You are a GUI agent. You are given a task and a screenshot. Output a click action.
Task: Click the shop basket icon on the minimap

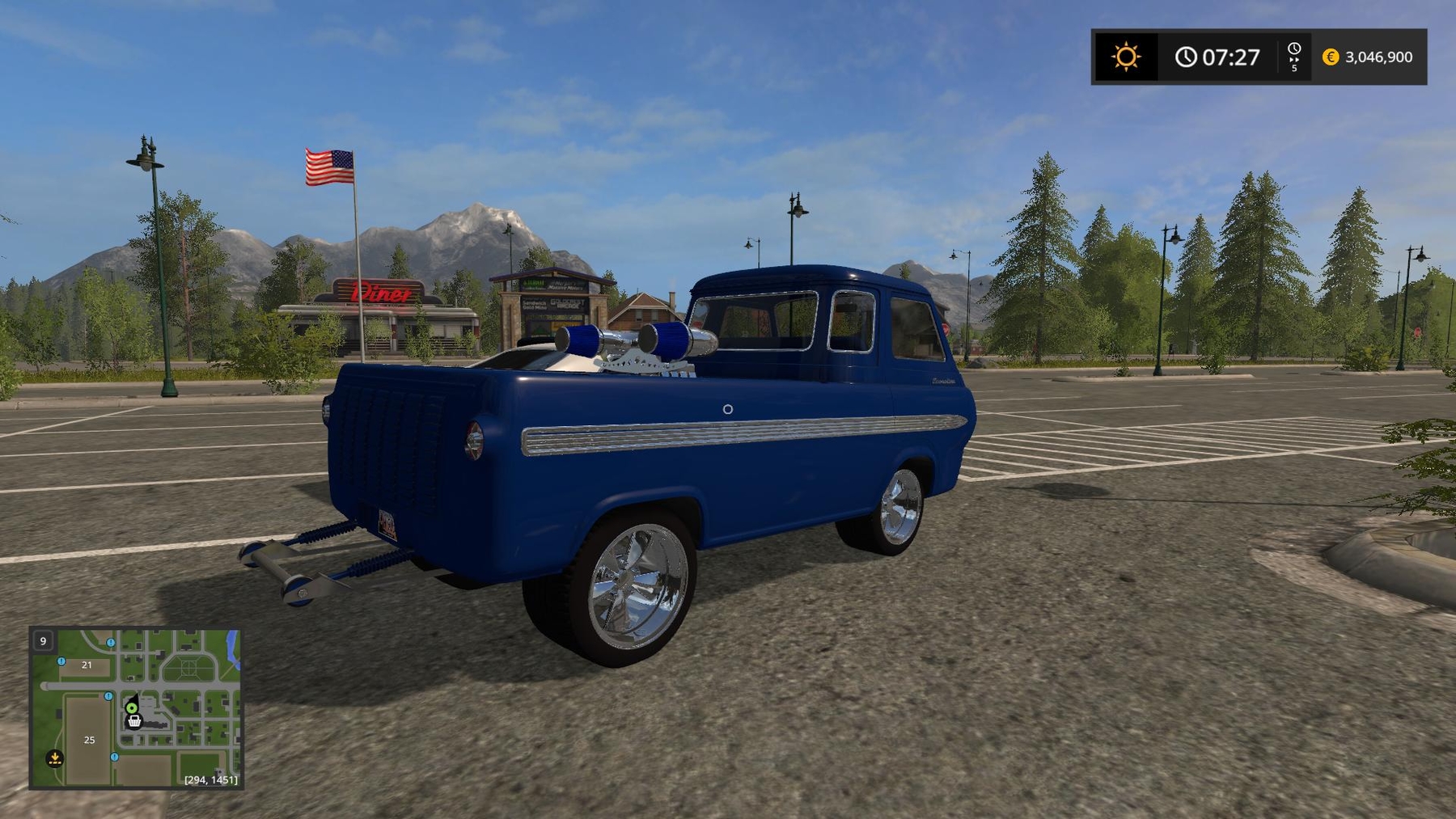click(x=134, y=721)
